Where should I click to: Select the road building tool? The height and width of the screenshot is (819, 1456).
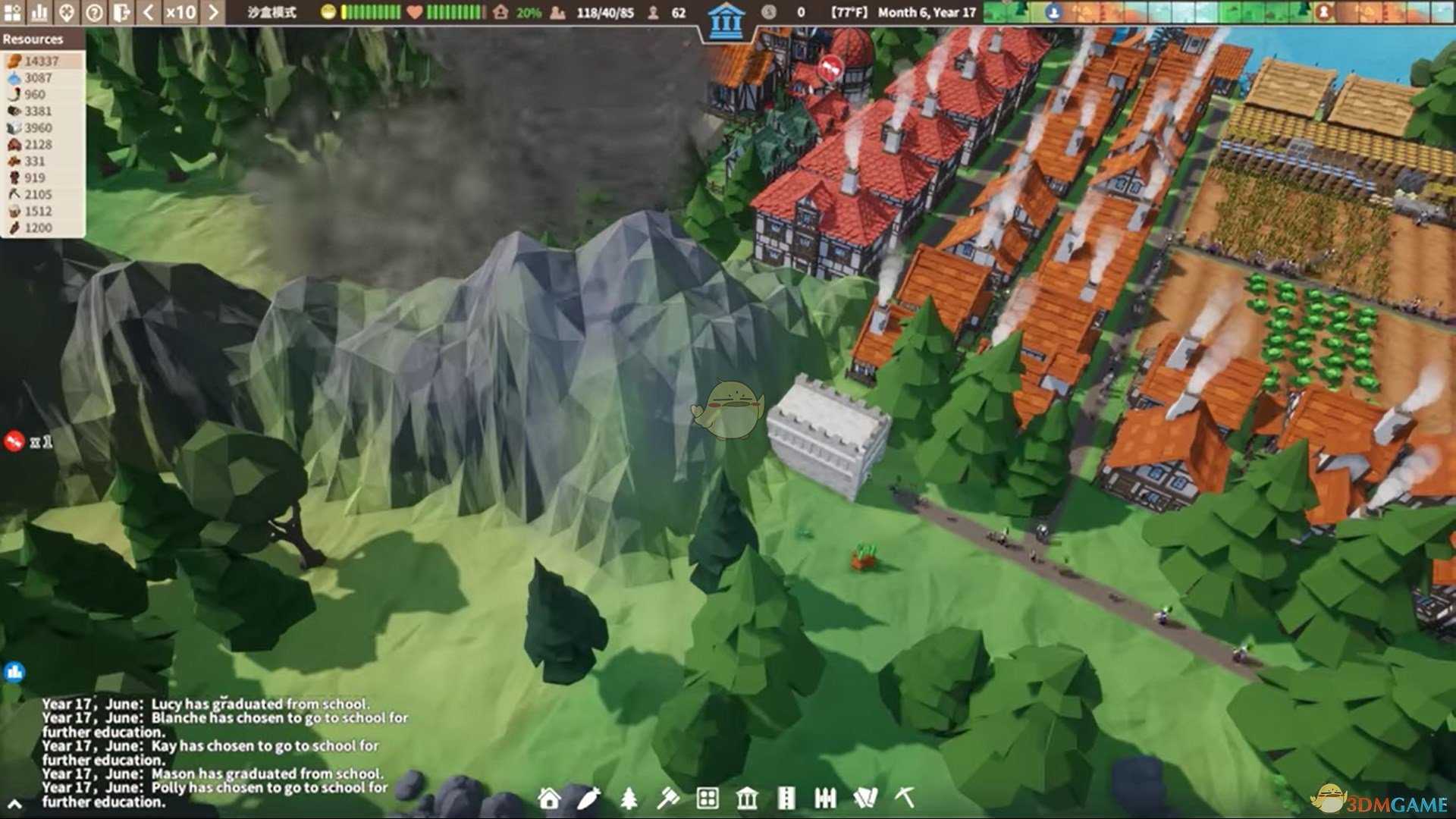coord(786,798)
